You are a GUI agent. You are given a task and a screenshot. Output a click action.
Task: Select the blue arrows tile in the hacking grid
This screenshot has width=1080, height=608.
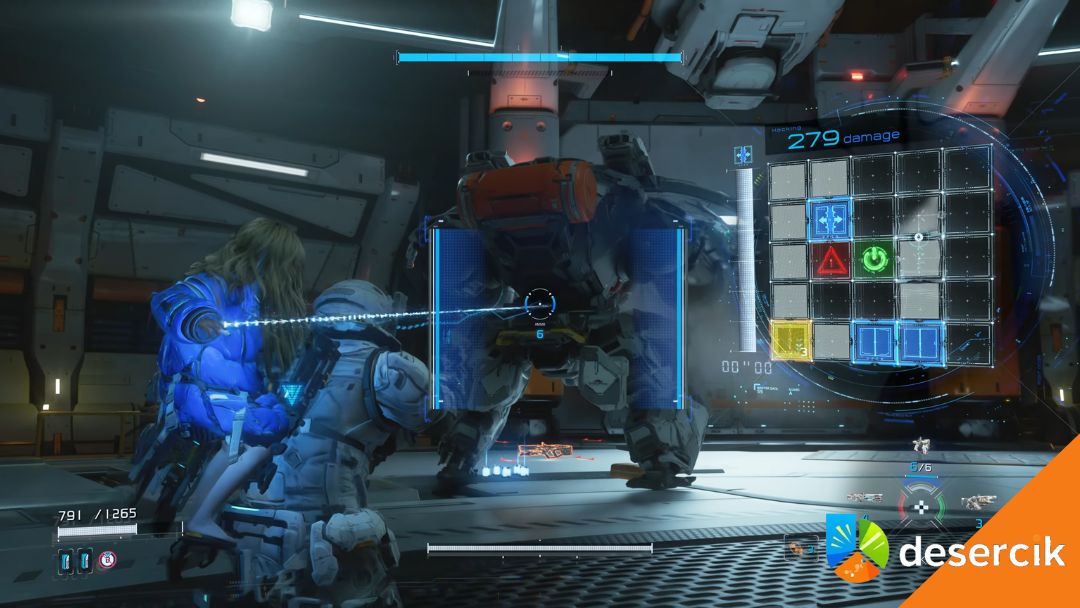click(830, 216)
